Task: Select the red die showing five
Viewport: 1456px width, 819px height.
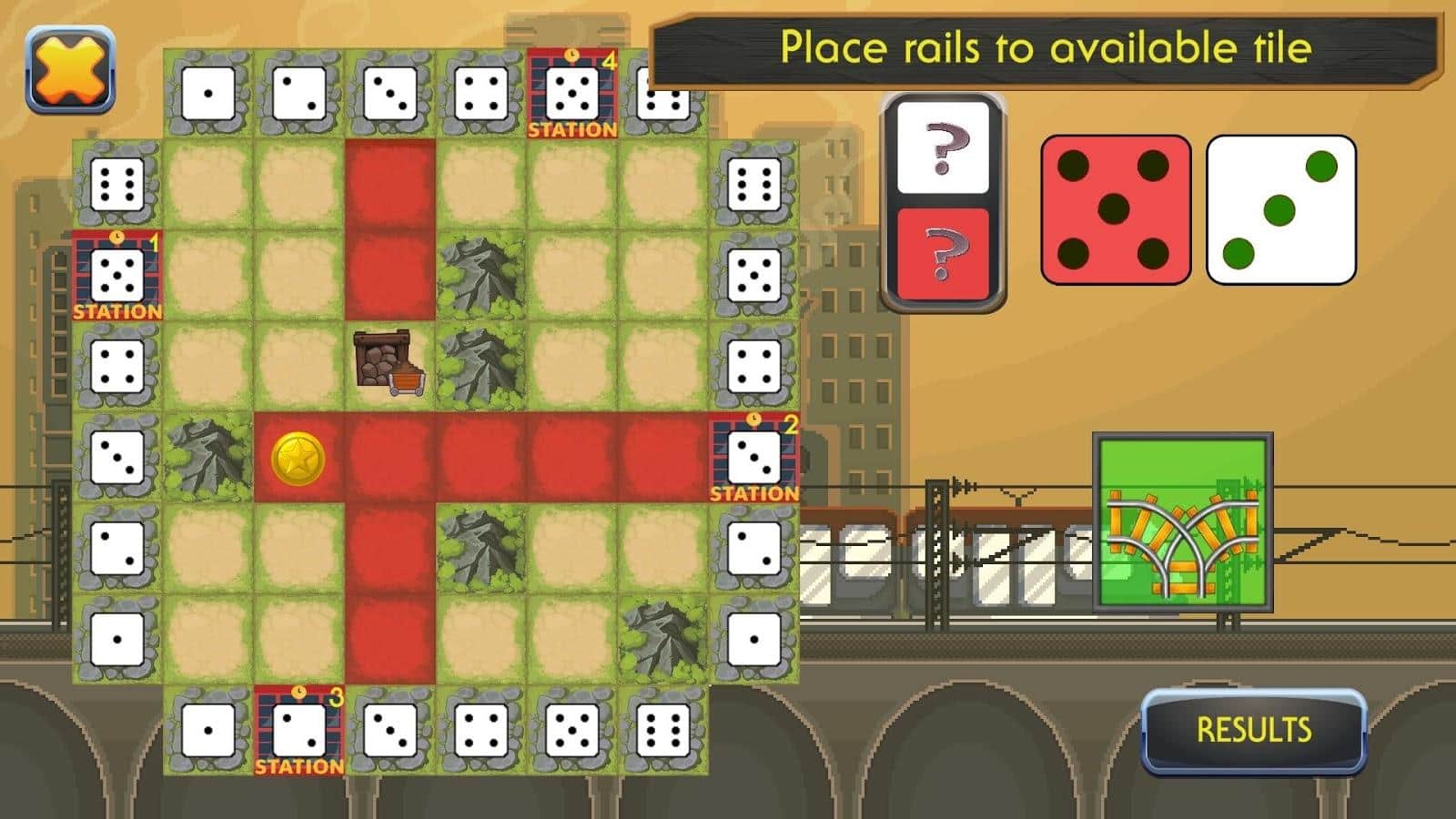Action: point(1115,210)
